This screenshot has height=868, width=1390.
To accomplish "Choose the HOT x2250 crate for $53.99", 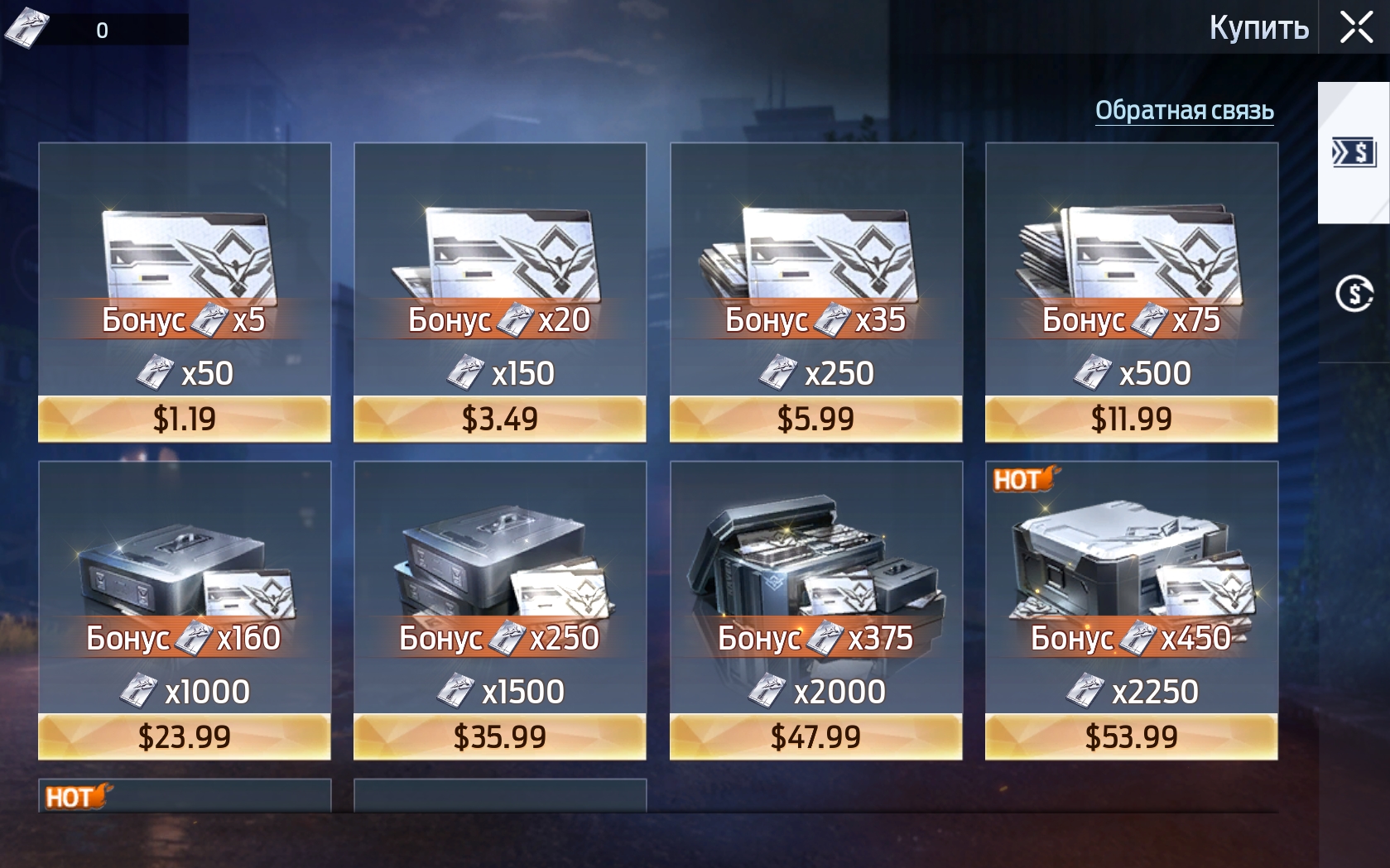I will pyautogui.click(x=1131, y=736).
